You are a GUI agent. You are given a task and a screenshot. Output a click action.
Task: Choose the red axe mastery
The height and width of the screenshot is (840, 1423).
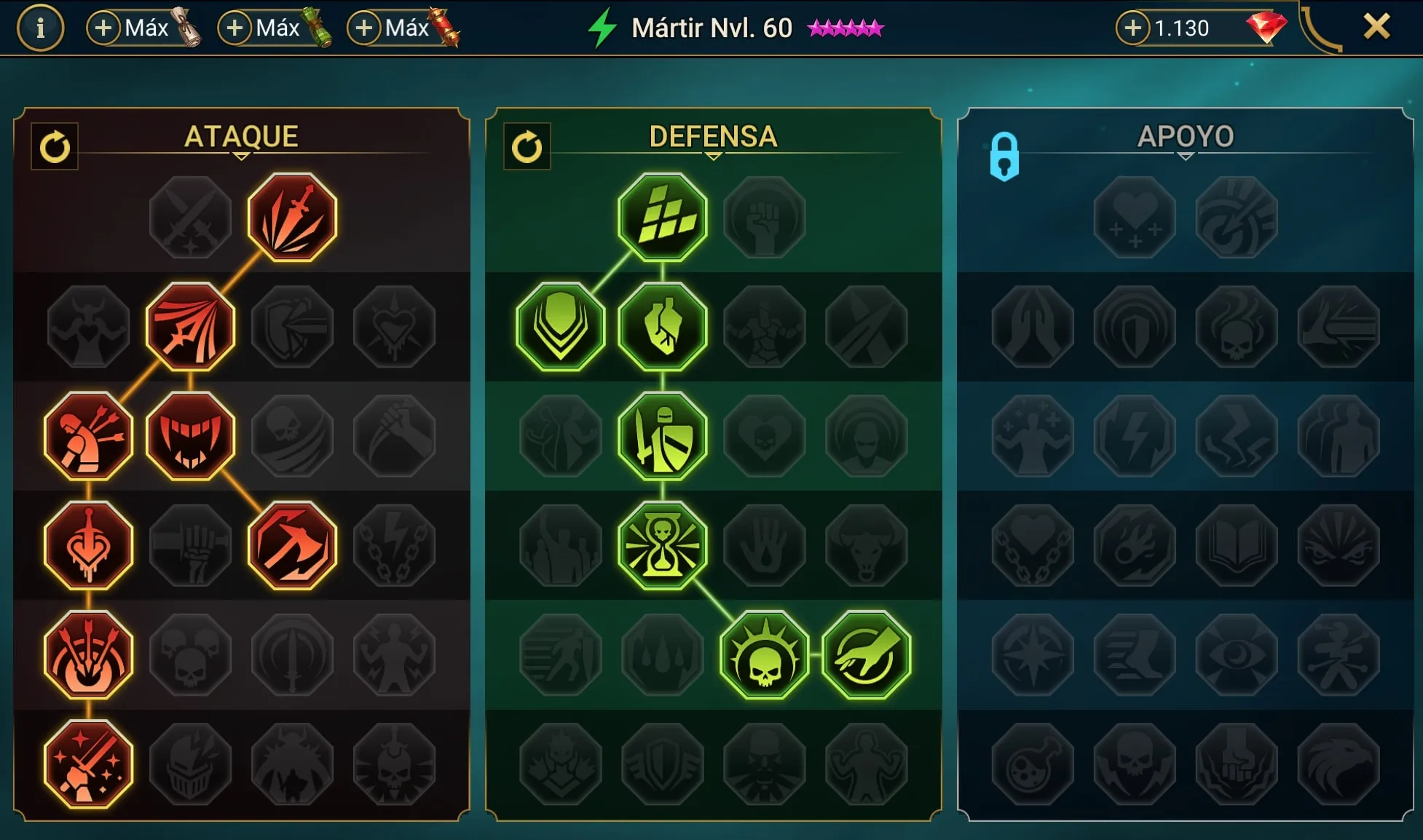(x=292, y=545)
